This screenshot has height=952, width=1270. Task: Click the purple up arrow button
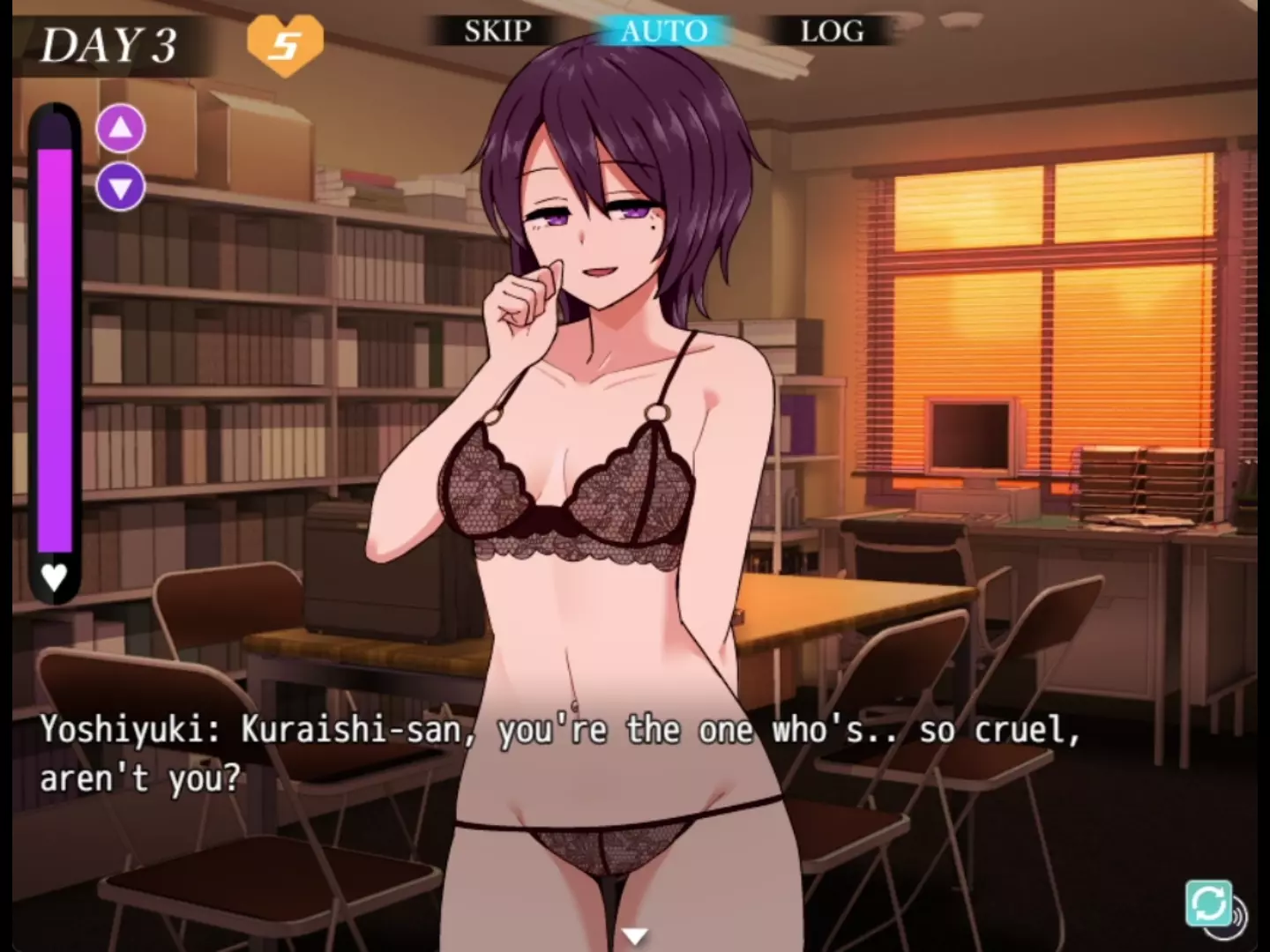pyautogui.click(x=121, y=129)
